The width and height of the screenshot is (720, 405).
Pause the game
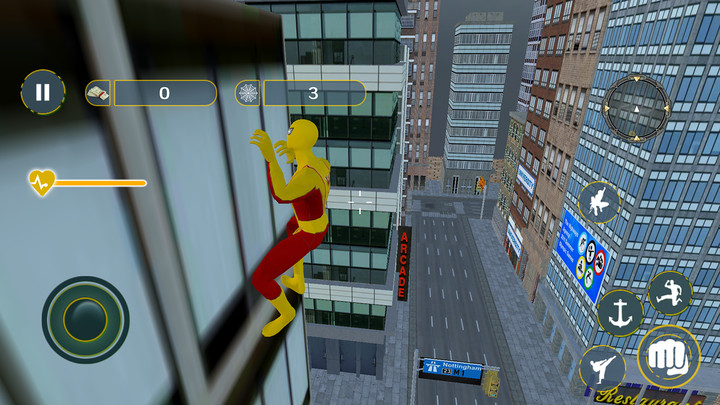click(42, 93)
